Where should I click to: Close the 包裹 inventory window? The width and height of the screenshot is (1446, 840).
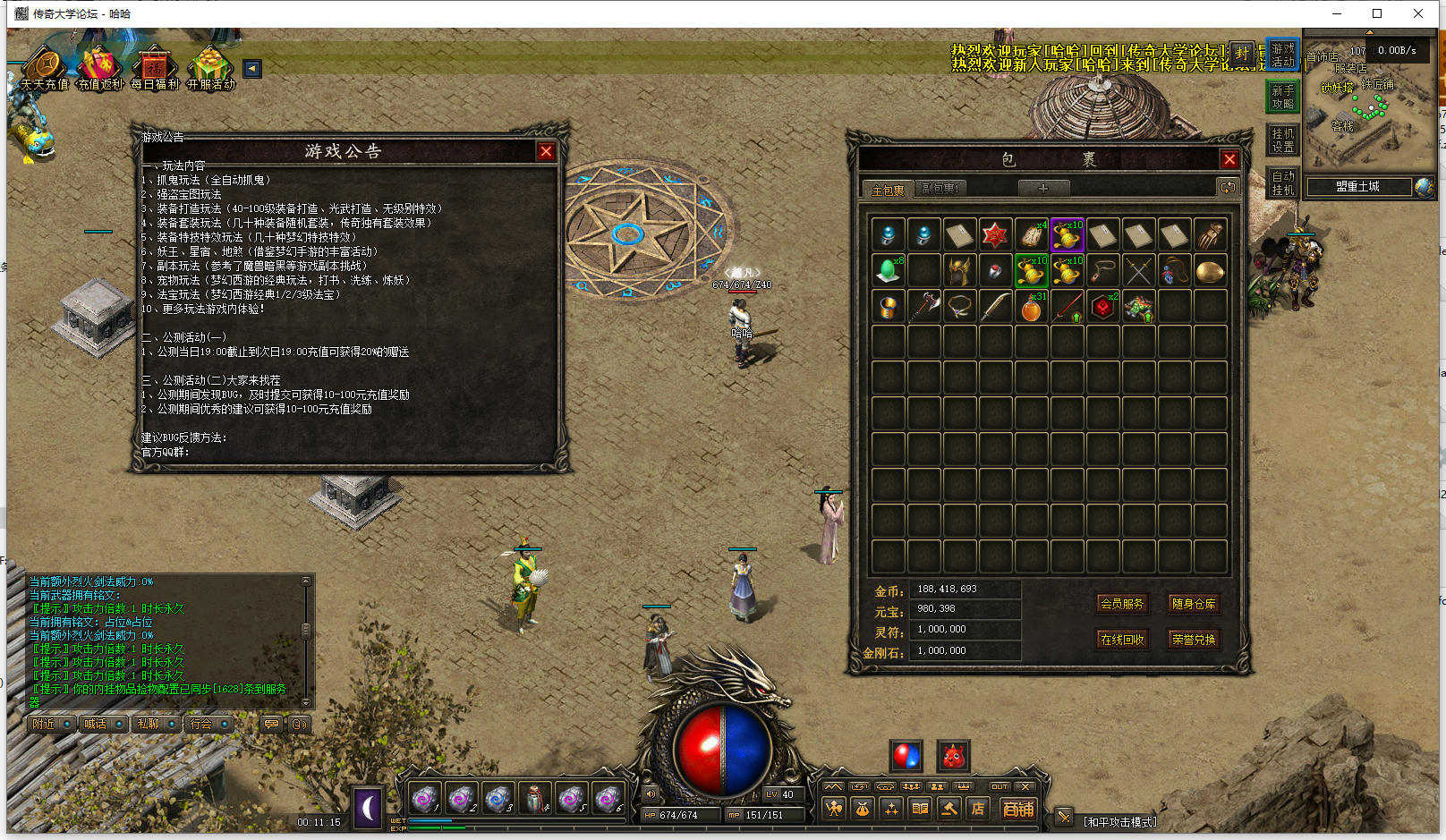coord(1229,159)
